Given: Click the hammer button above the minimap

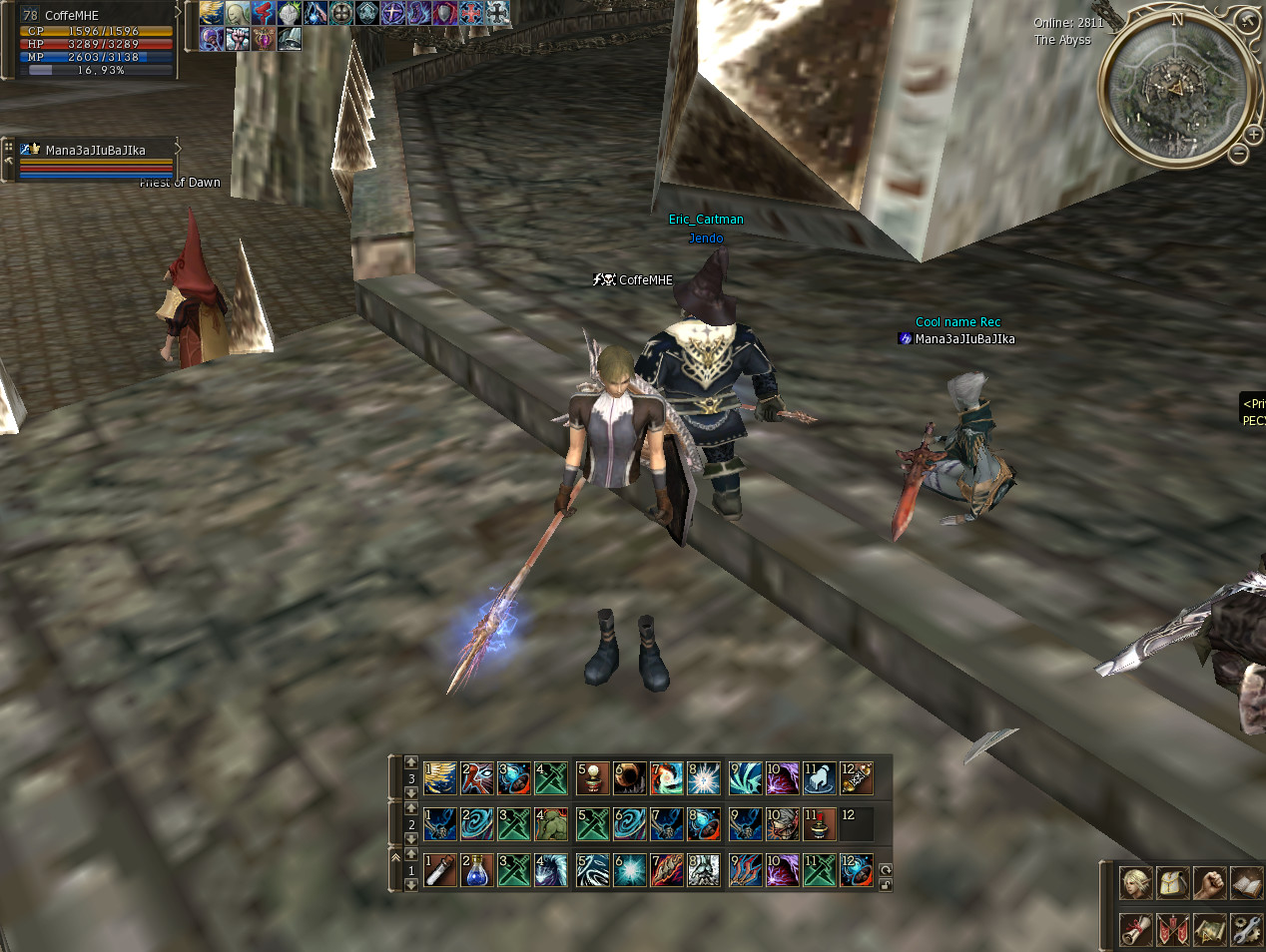Looking at the screenshot, I should click(x=1248, y=20).
